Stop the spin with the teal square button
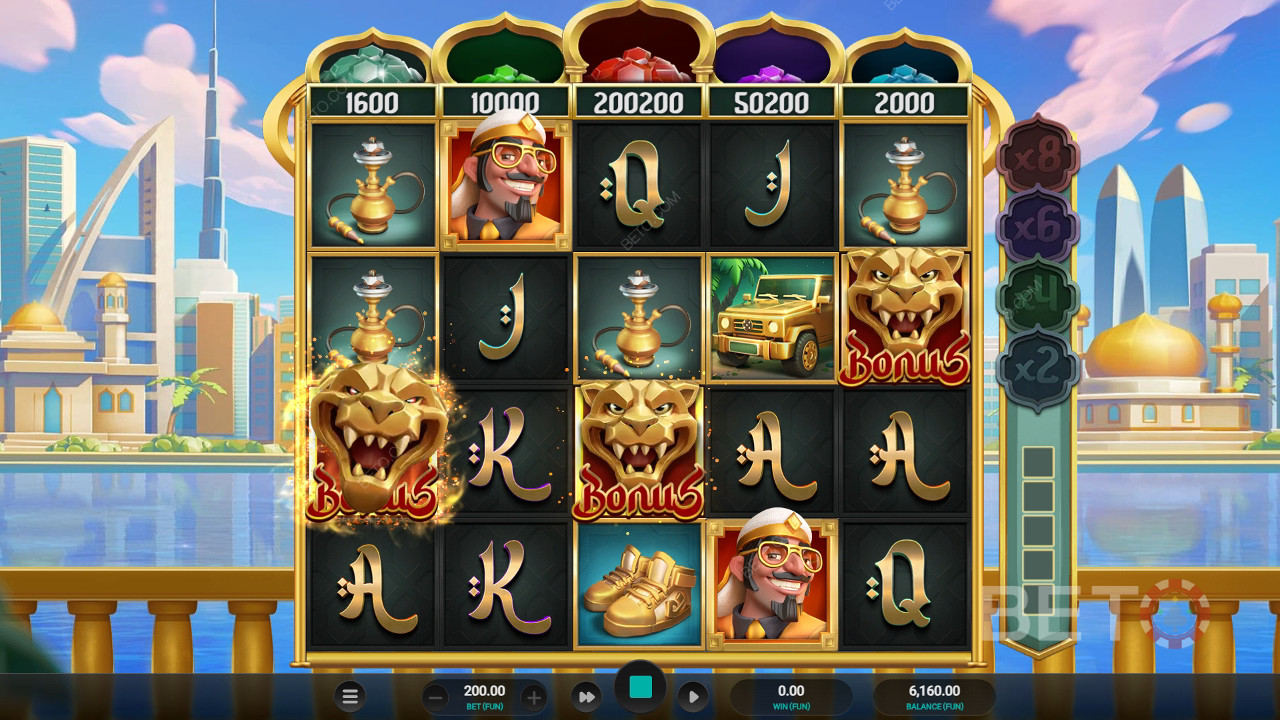 click(x=640, y=687)
